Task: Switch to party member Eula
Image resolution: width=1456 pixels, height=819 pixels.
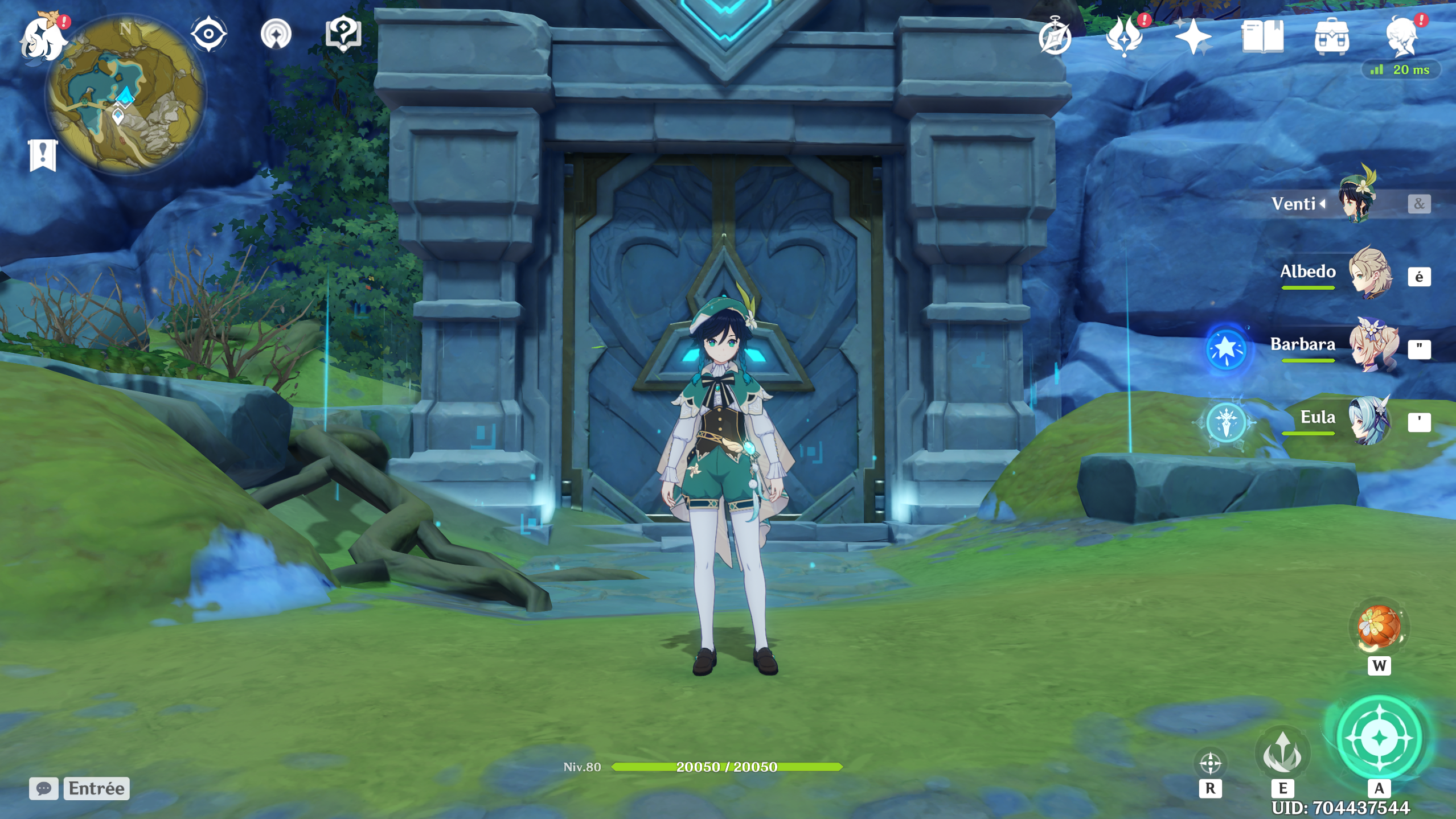Action: pos(1369,420)
